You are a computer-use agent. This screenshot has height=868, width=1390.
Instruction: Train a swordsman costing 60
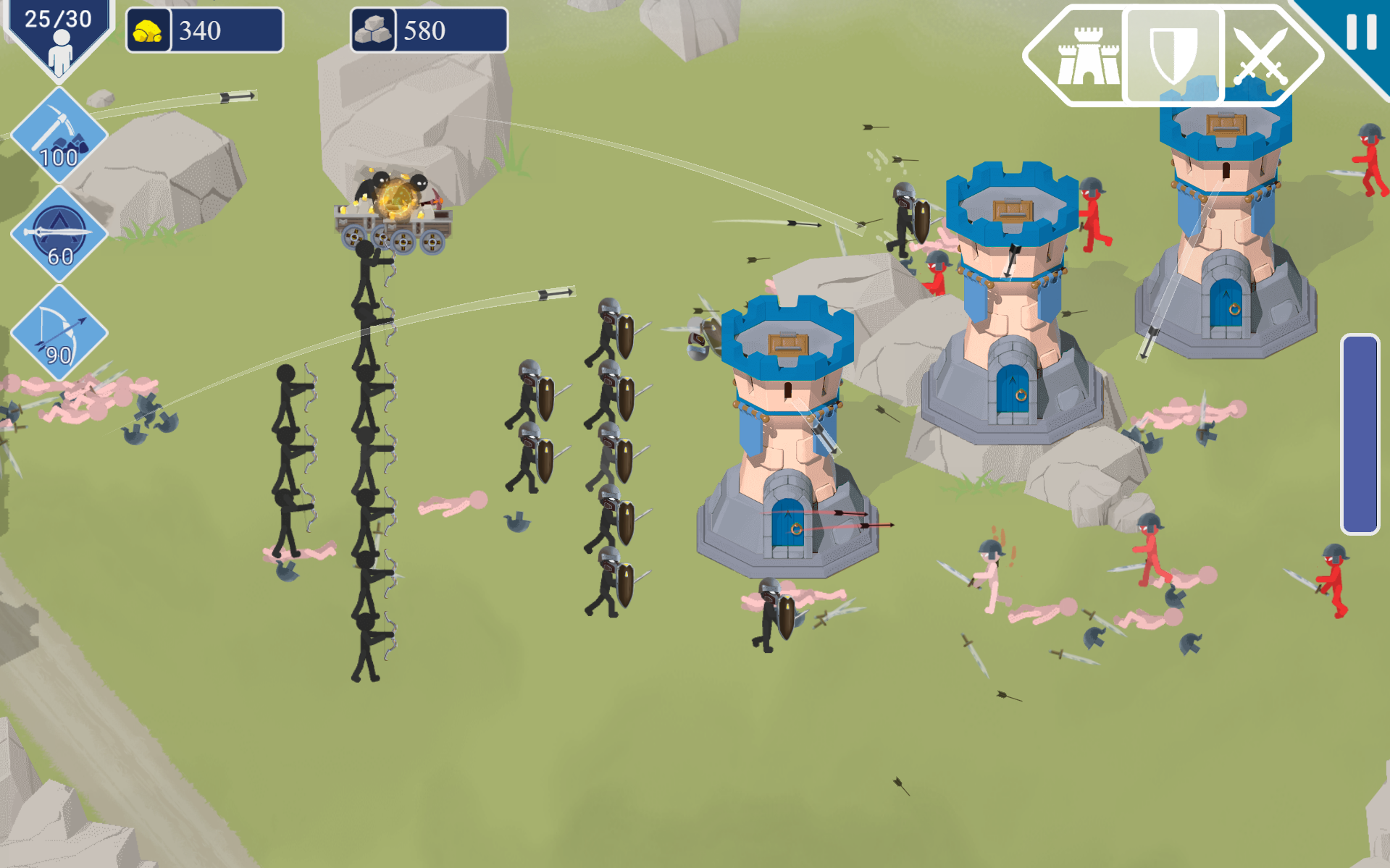pos(59,234)
